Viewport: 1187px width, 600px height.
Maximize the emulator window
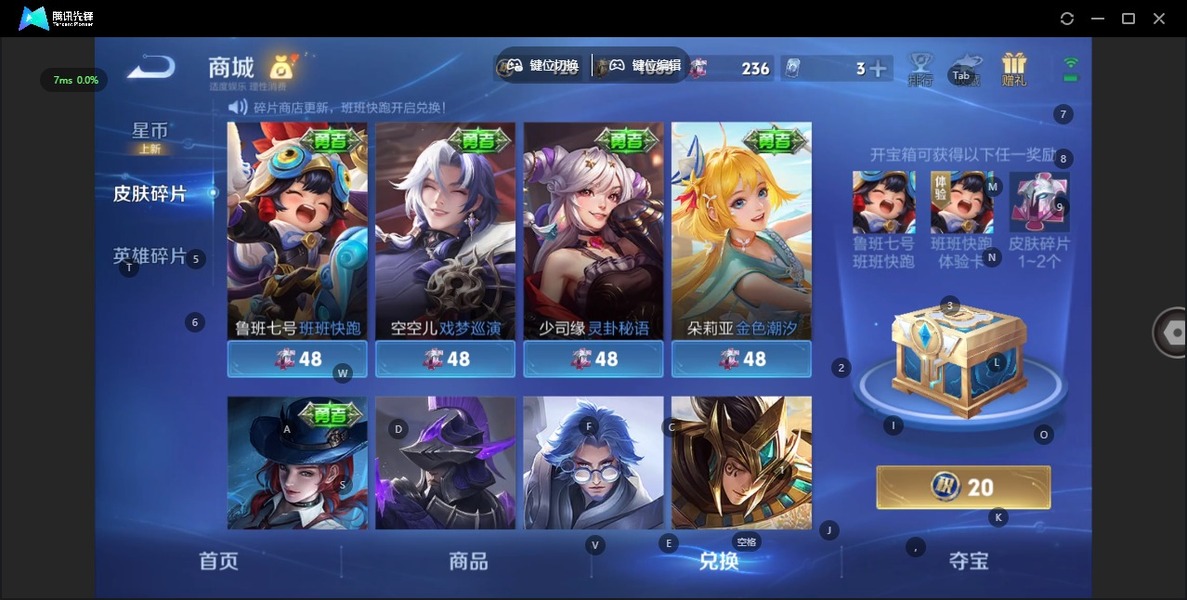[x=1128, y=18]
